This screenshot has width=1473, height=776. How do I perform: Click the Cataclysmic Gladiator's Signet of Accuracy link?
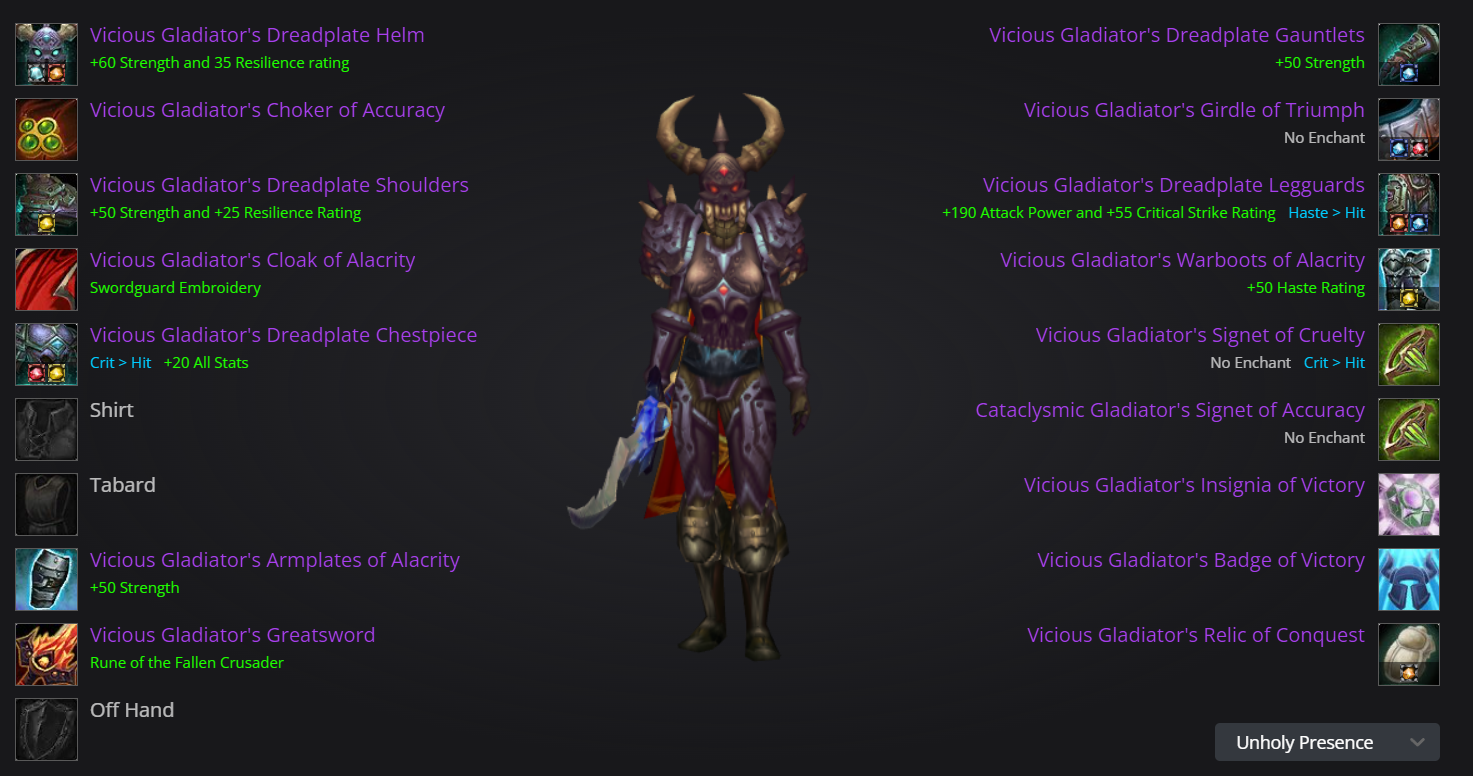click(1170, 409)
